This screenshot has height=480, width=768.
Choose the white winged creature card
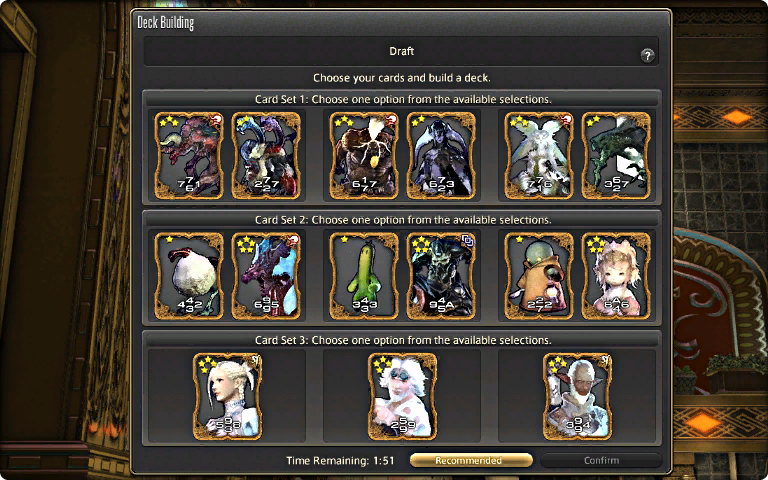539,154
